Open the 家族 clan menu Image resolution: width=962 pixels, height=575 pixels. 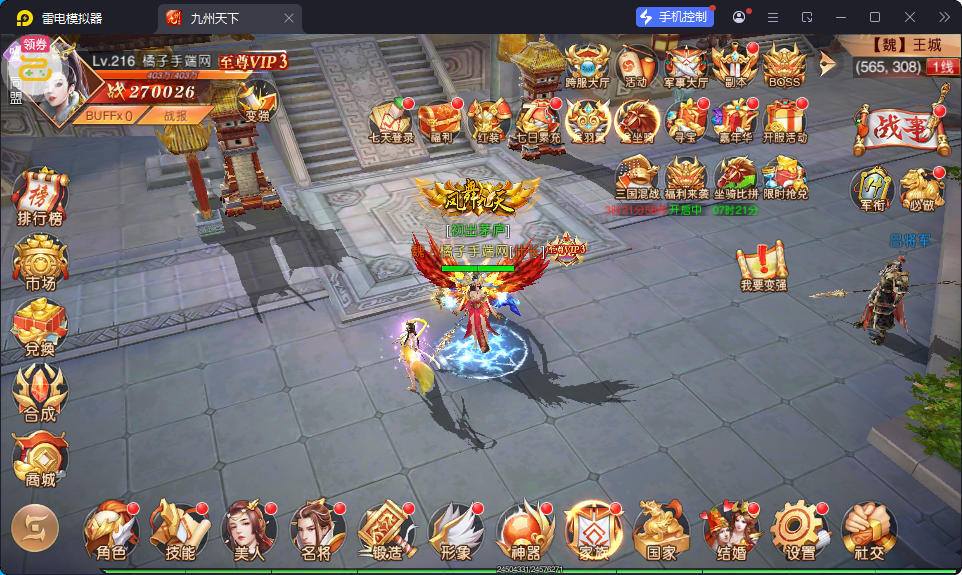593,531
